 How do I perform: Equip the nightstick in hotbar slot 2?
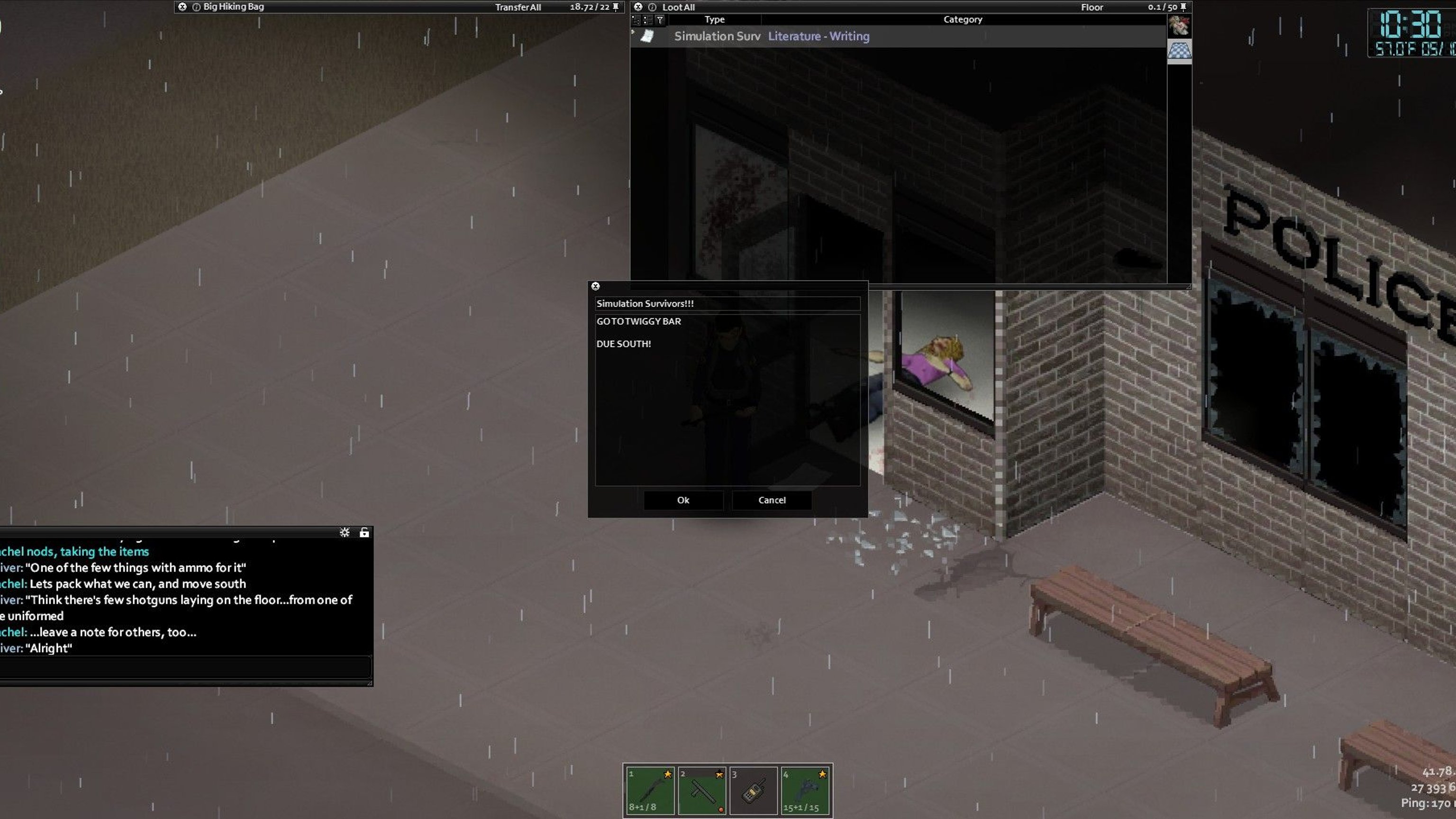click(x=702, y=790)
